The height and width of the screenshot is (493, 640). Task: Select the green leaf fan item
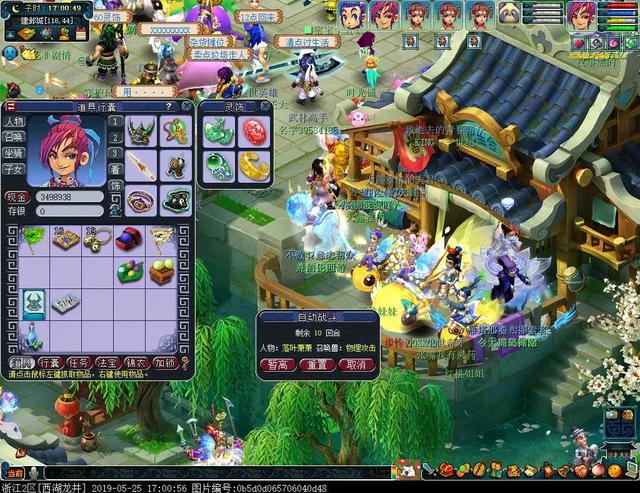point(34,238)
